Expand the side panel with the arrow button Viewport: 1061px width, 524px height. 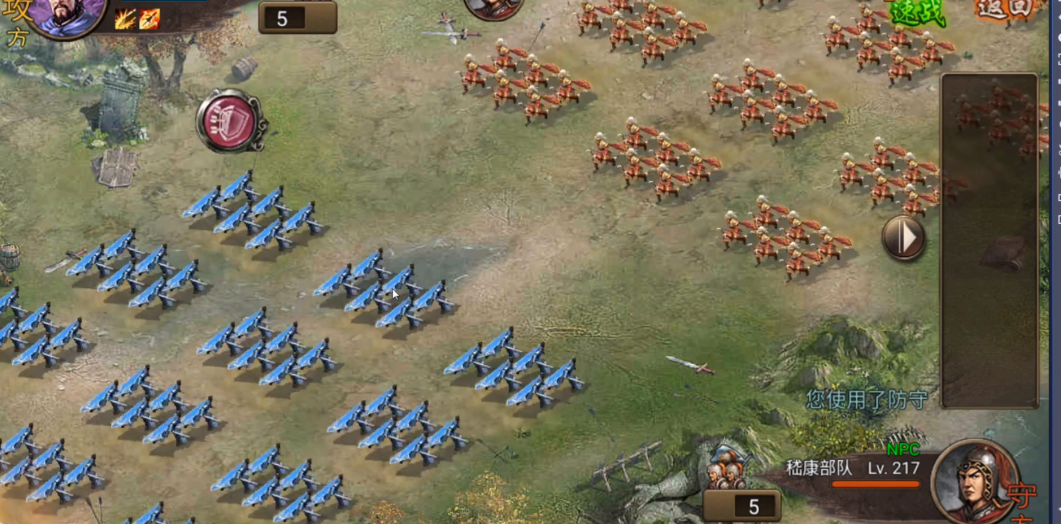[903, 238]
